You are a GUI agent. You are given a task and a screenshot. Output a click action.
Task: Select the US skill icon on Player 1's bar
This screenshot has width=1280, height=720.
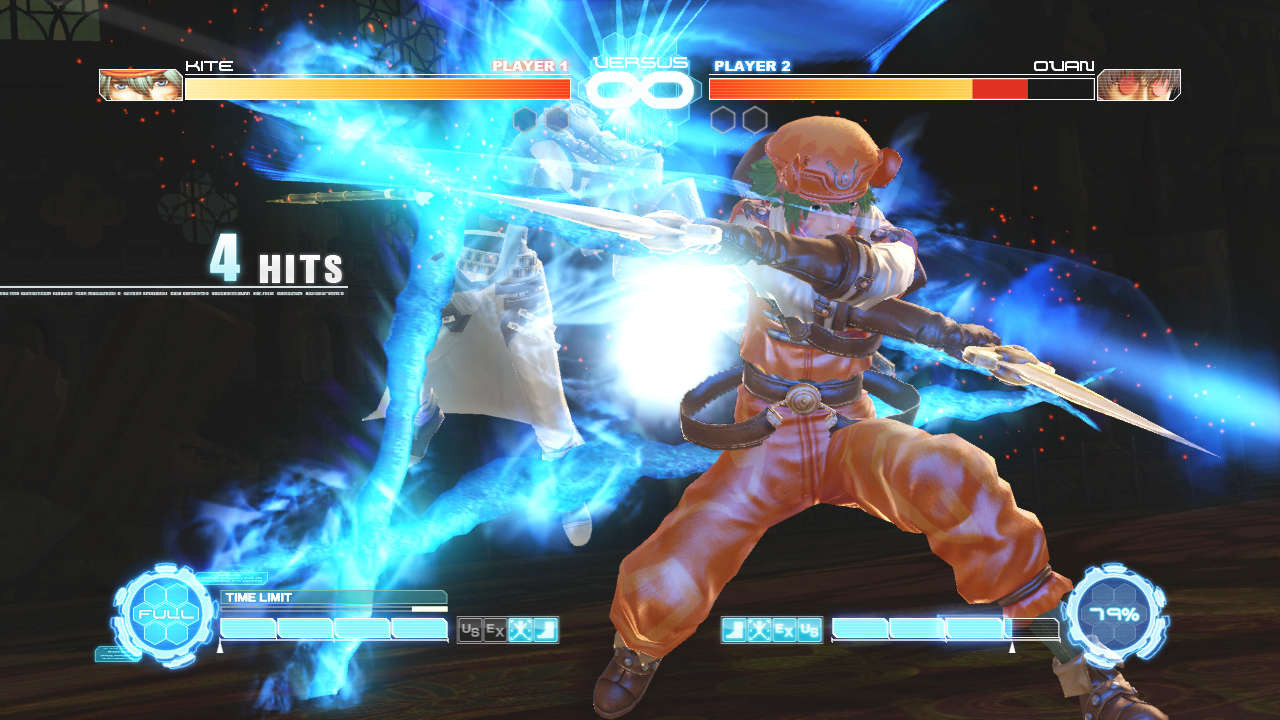tap(470, 629)
